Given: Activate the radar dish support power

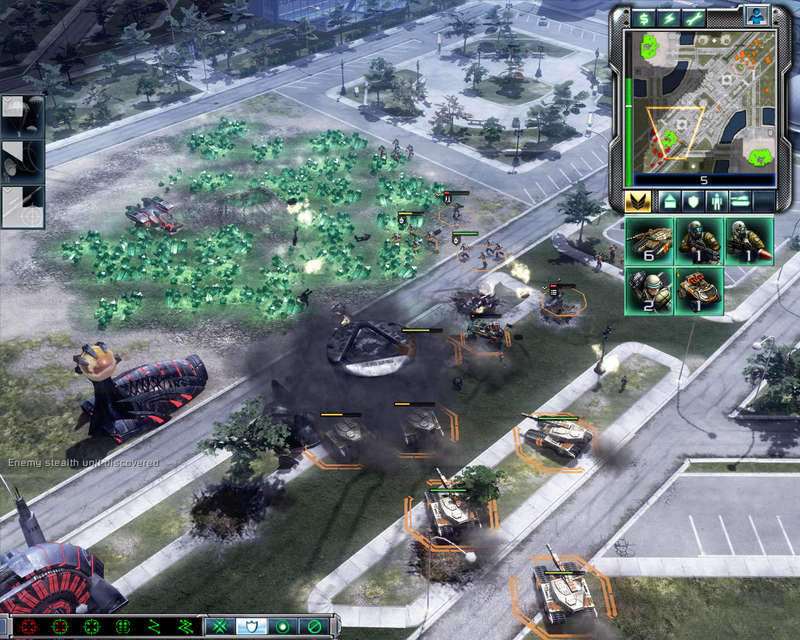Looking at the screenshot, I should tap(22, 162).
